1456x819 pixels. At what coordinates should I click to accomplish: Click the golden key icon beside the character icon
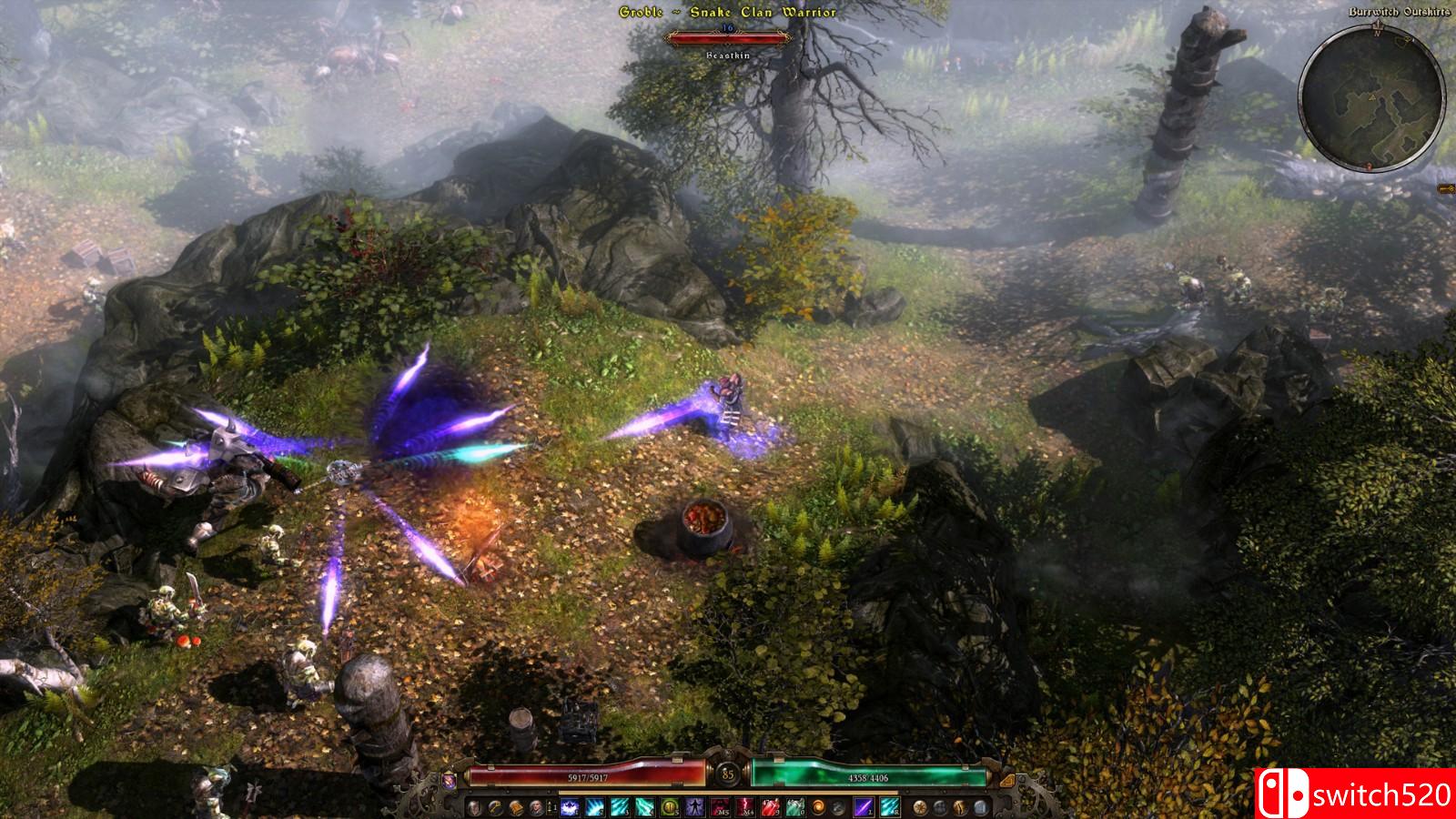click(x=495, y=807)
